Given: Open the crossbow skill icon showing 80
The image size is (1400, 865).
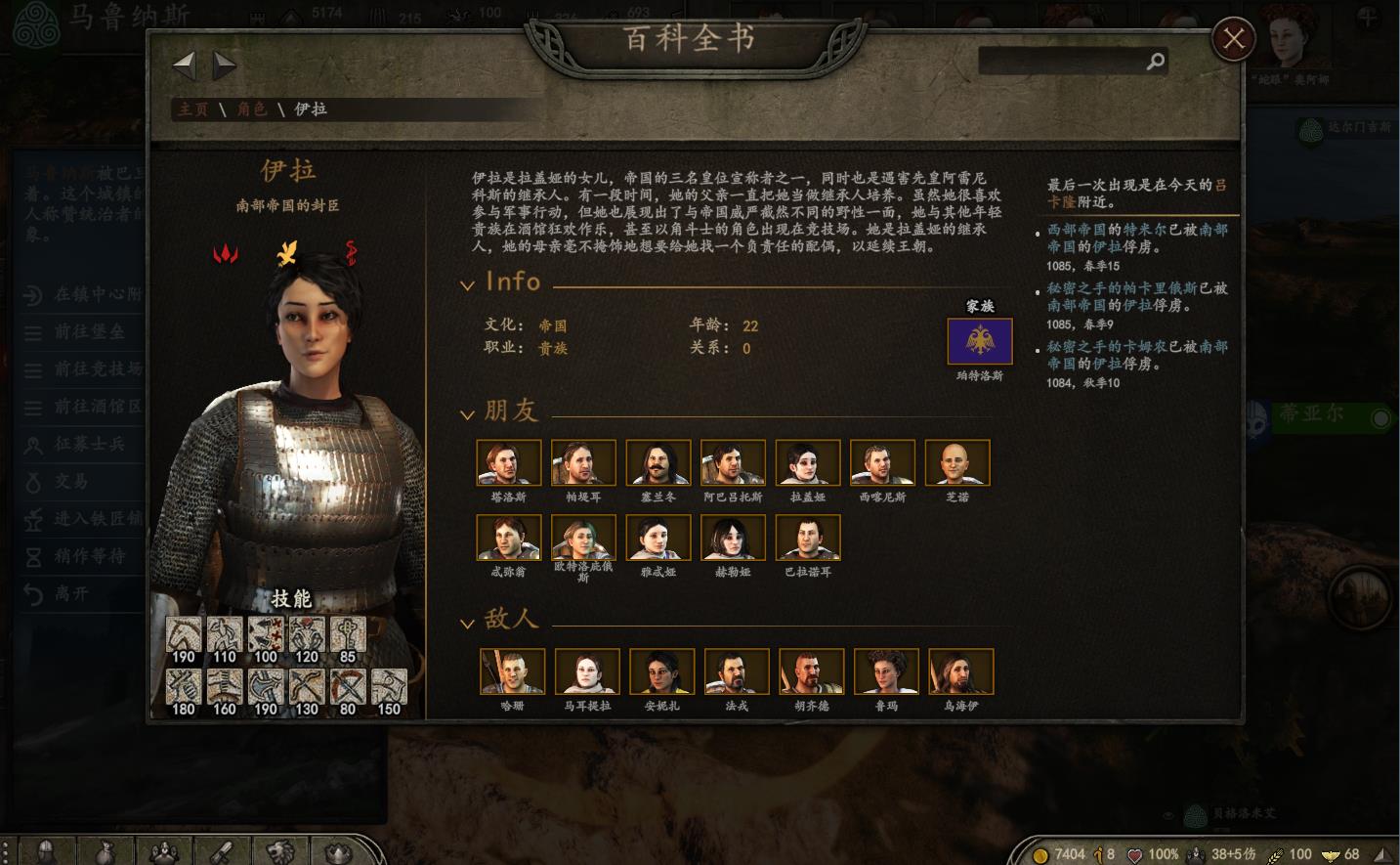Looking at the screenshot, I should pos(347,686).
